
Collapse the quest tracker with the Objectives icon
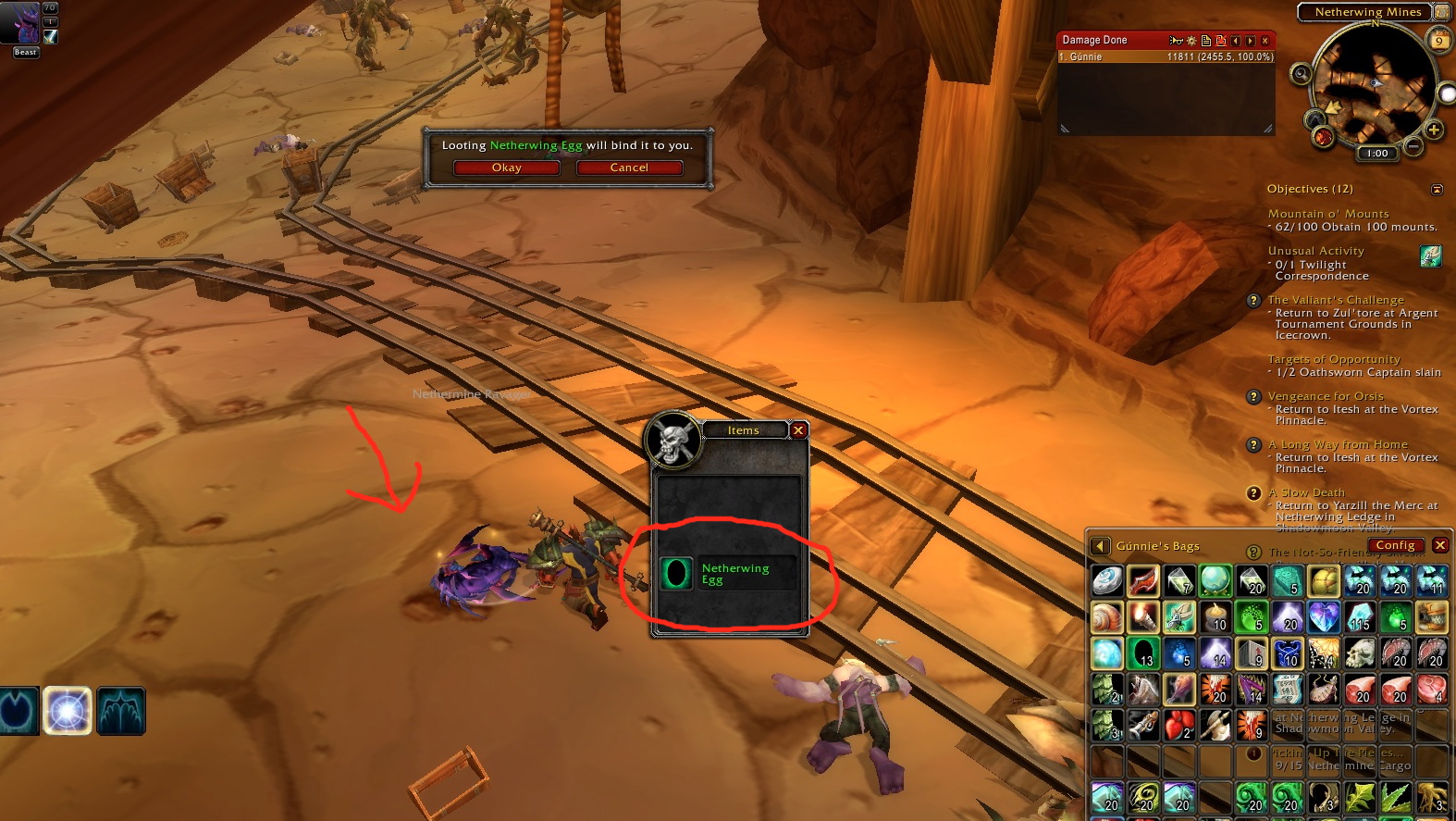point(1437,189)
